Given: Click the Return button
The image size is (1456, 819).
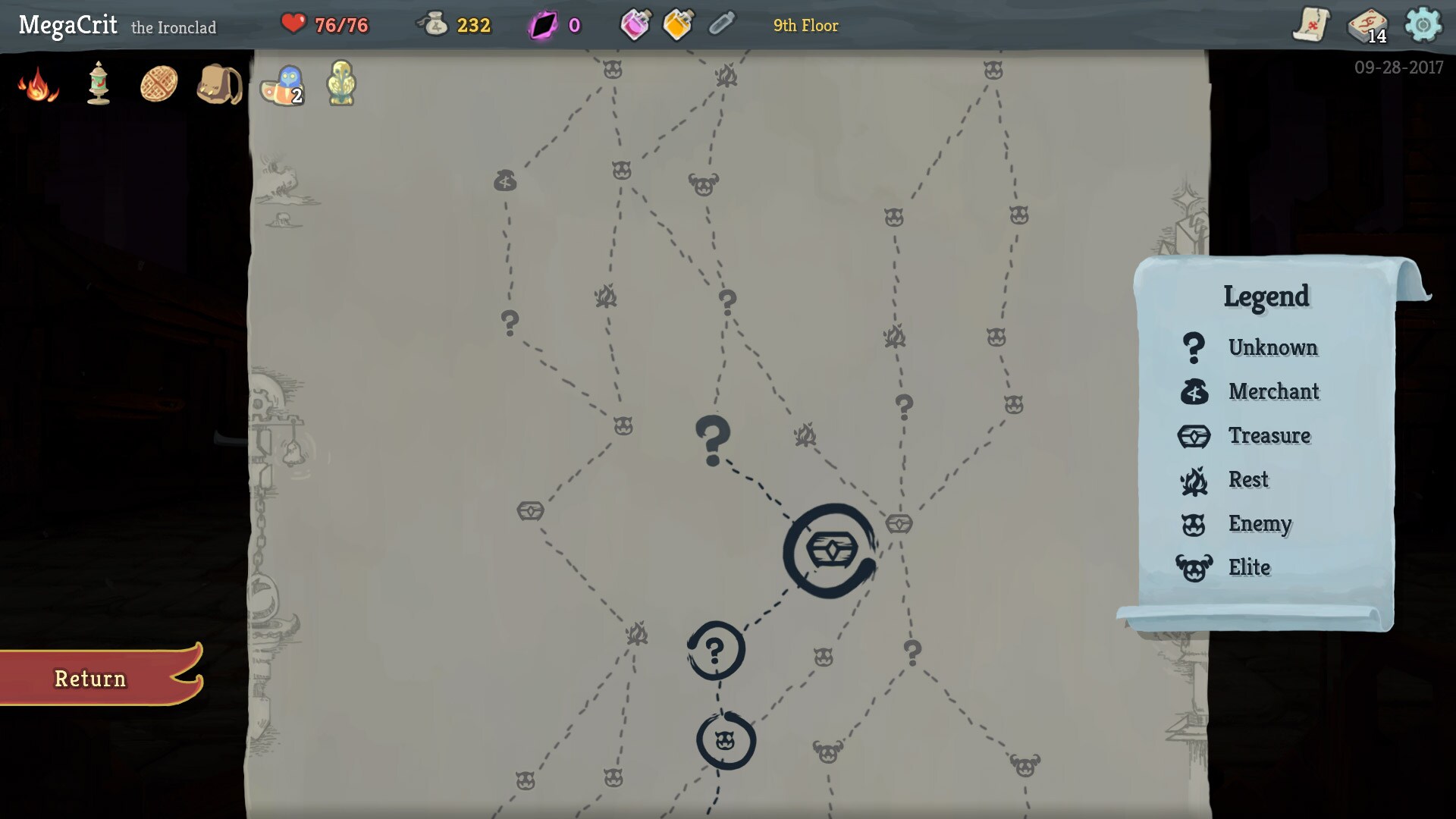Looking at the screenshot, I should click(x=91, y=678).
